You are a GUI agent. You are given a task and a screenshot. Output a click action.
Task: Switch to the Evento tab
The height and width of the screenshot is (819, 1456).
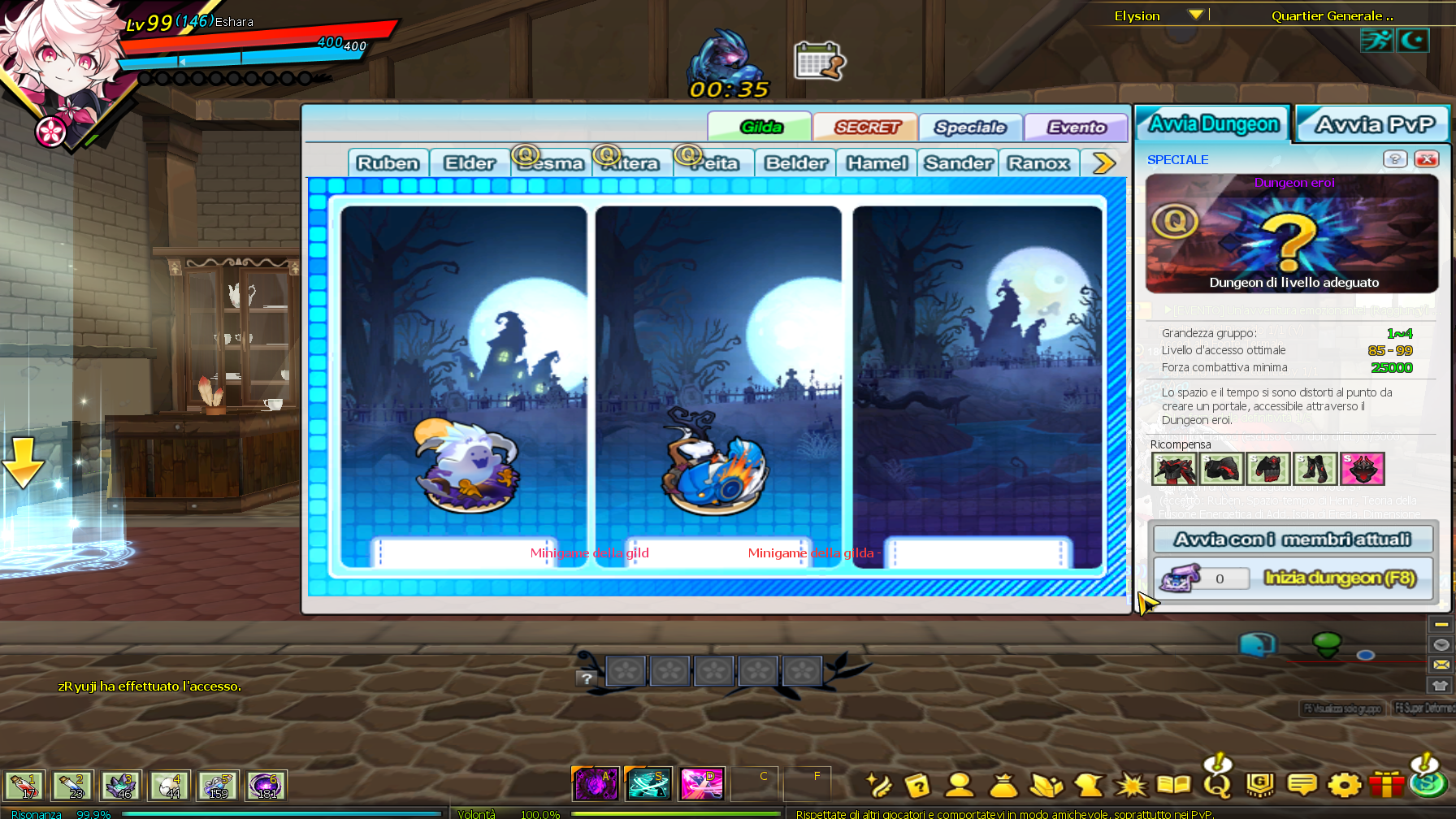(1076, 127)
